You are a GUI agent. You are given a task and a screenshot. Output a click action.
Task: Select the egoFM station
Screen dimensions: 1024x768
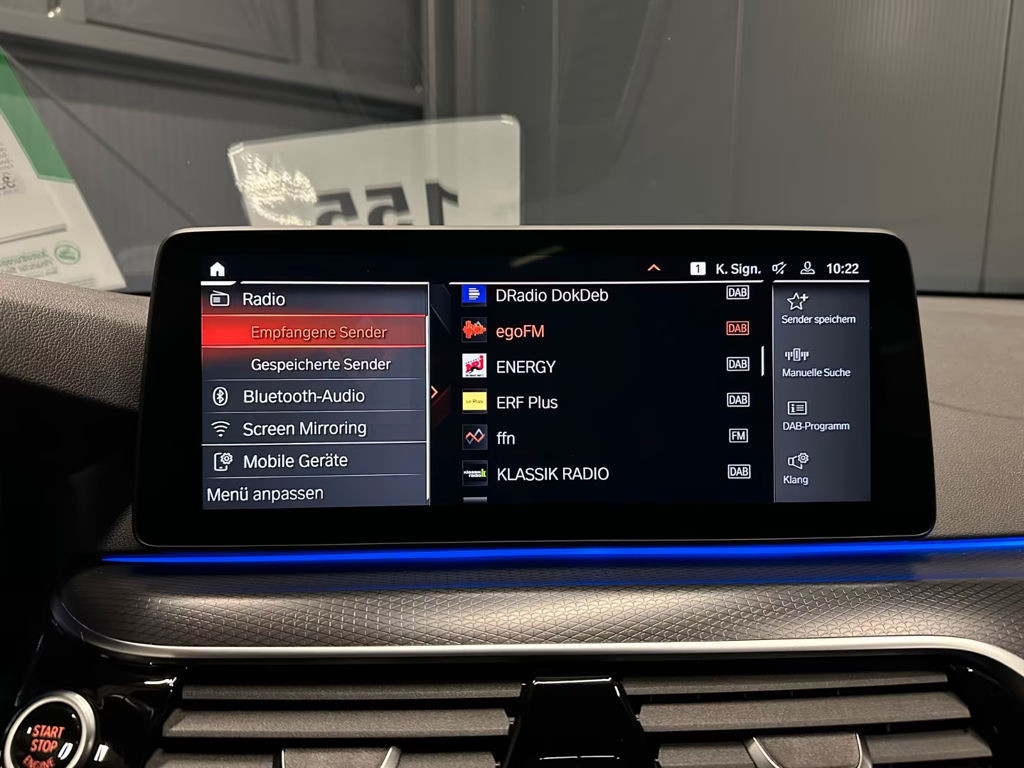(x=520, y=331)
